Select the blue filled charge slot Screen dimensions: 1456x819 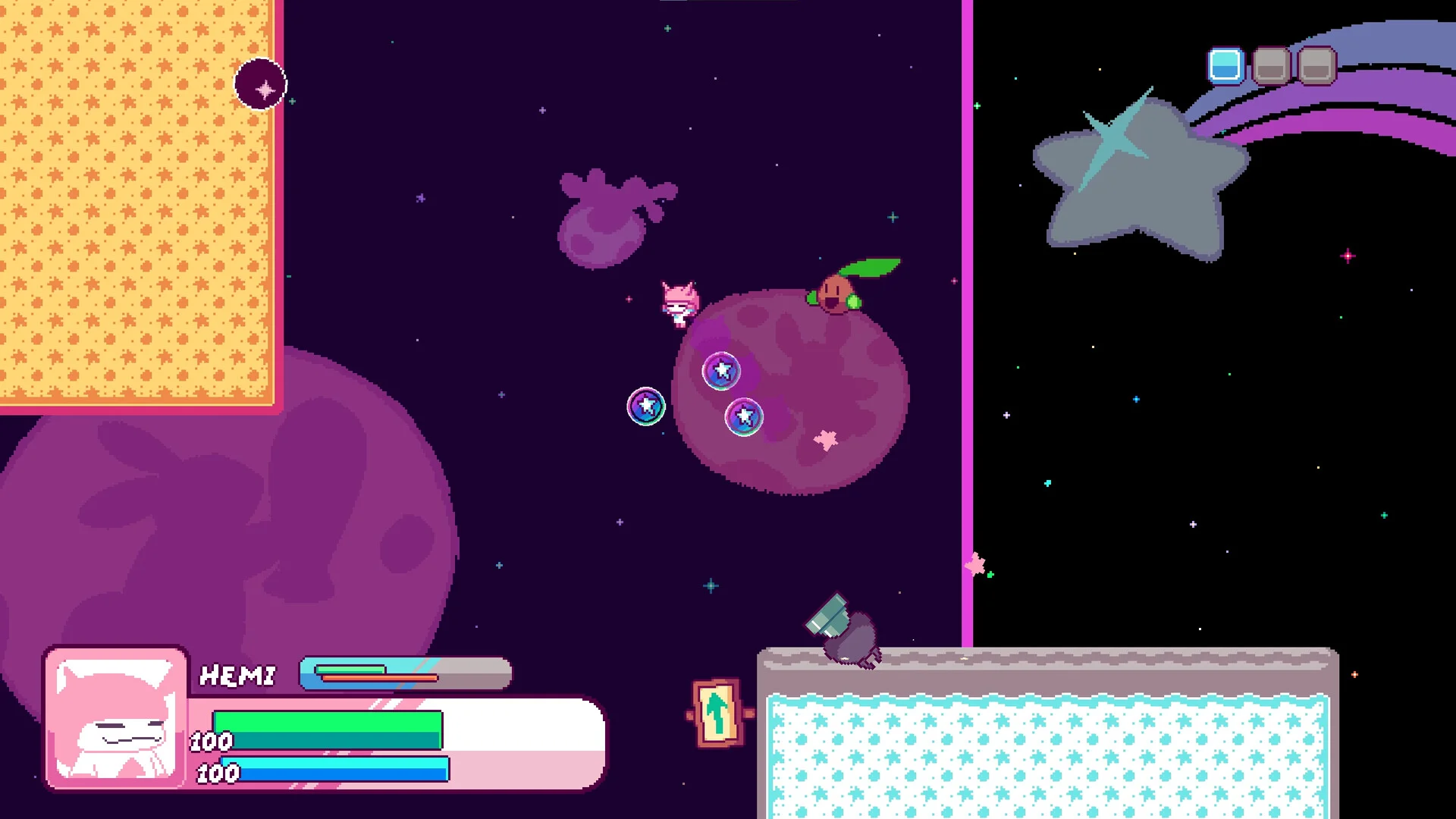(1225, 66)
